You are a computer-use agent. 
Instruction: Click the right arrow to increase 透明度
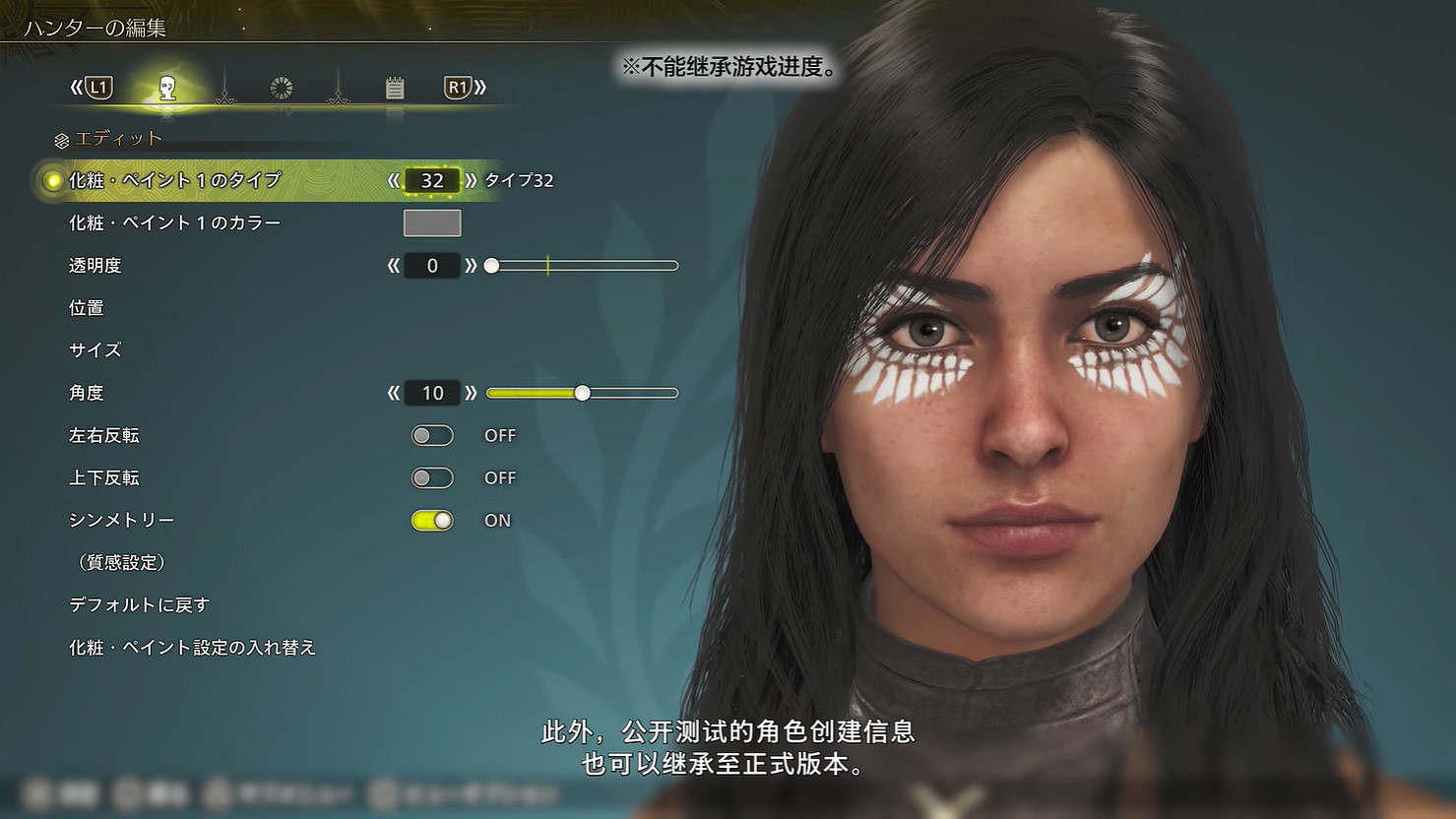pos(472,265)
